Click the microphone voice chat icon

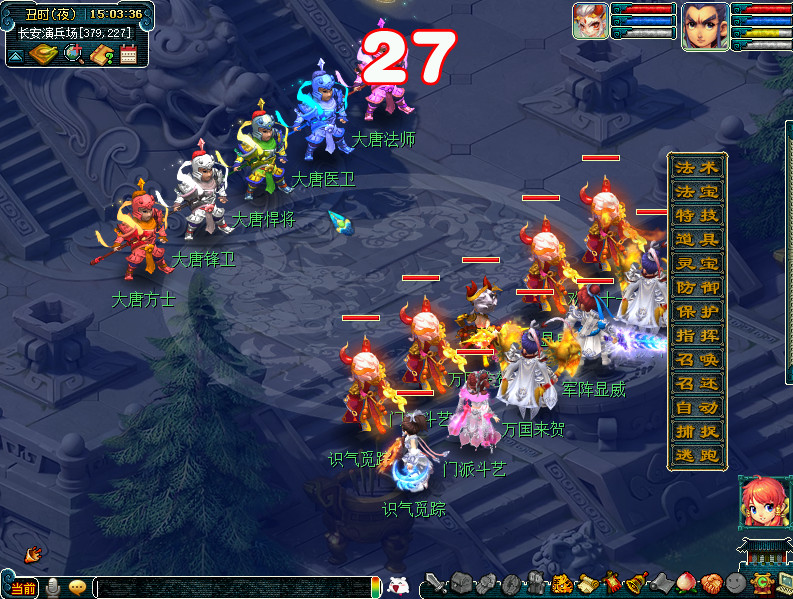[x=52, y=587]
